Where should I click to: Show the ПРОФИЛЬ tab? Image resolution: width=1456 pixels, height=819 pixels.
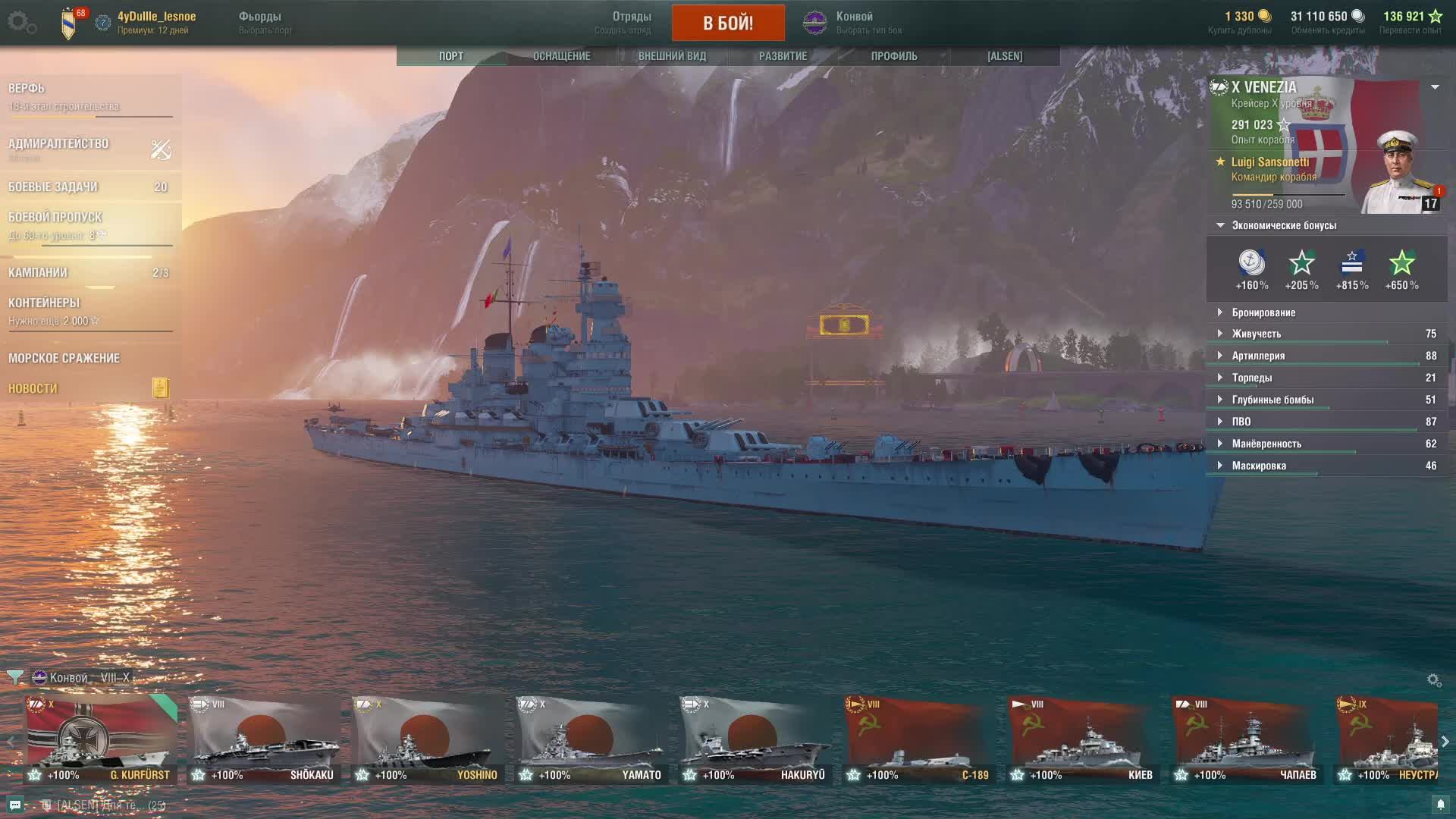coord(894,56)
